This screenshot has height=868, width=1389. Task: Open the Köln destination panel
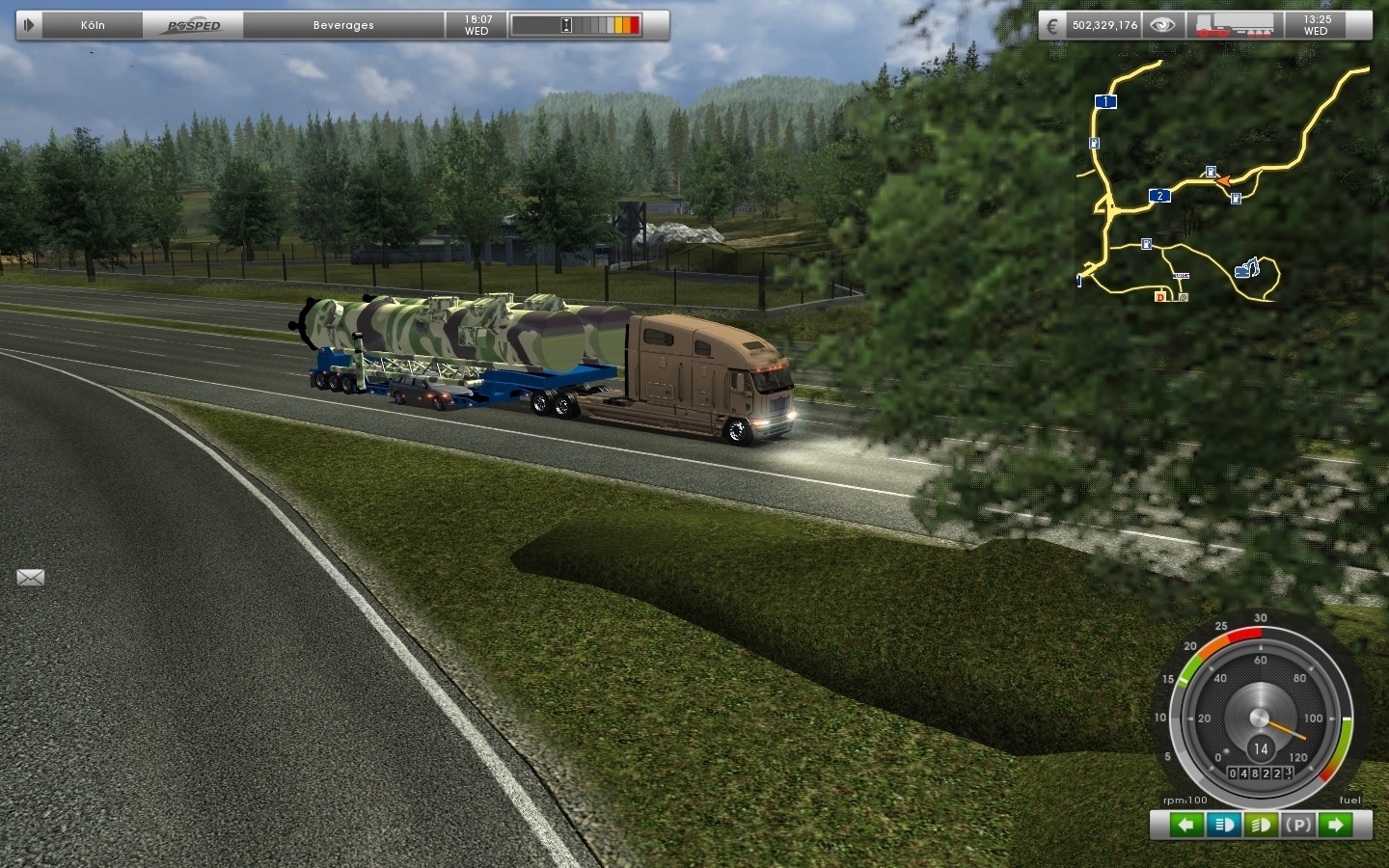93,25
